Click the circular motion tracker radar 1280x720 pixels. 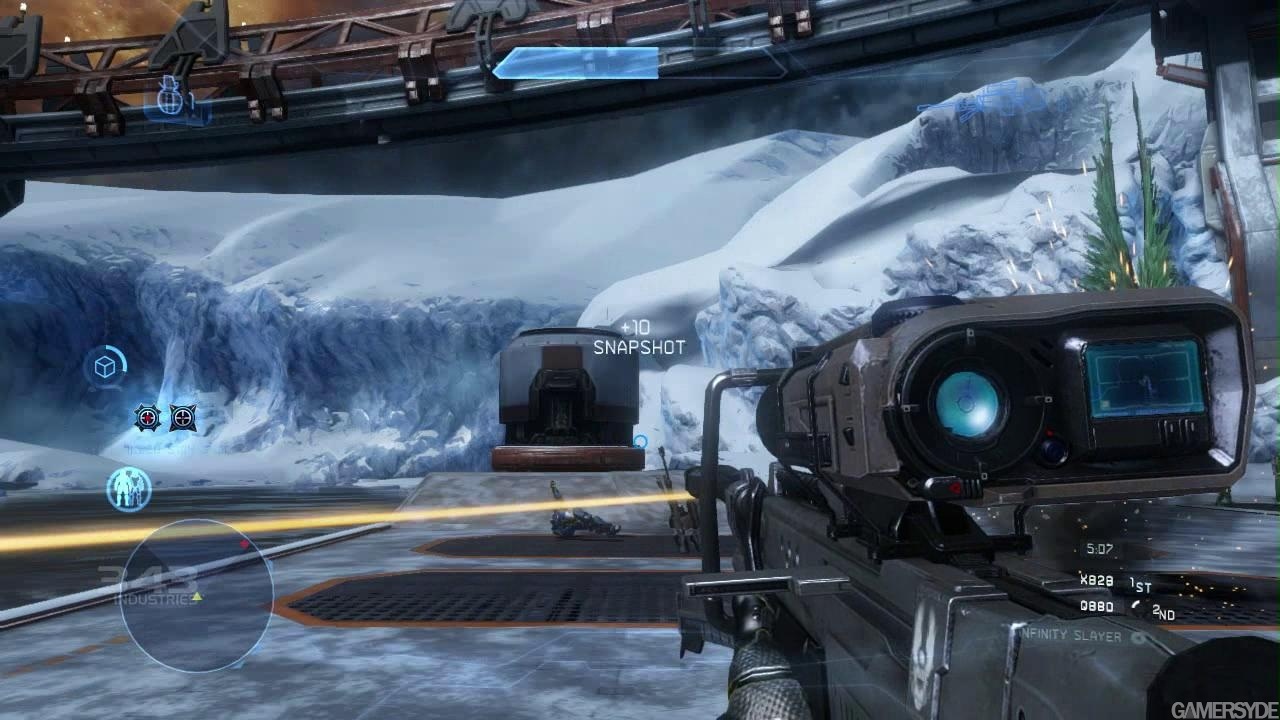coord(197,595)
